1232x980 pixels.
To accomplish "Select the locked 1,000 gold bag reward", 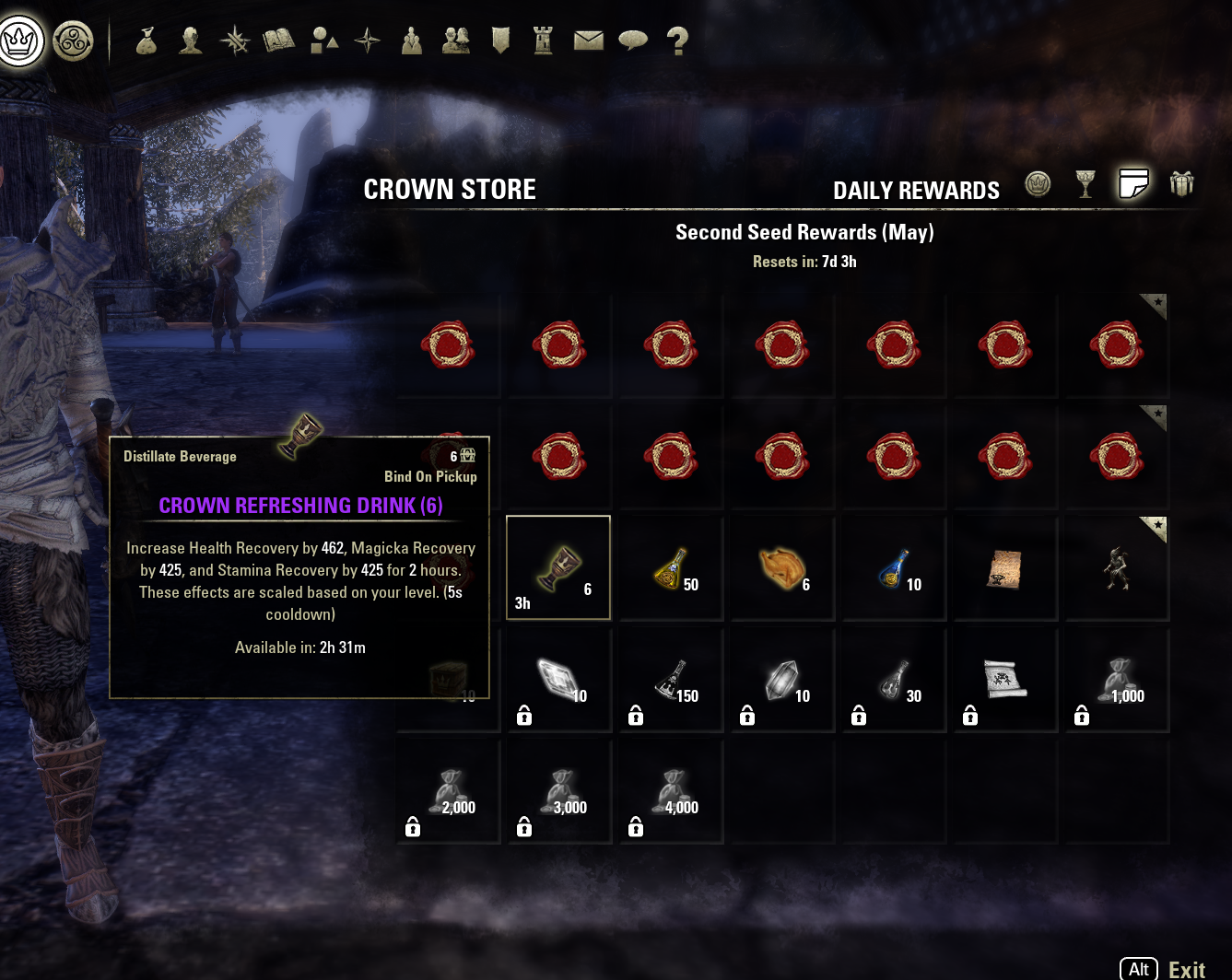I will [x=1117, y=681].
